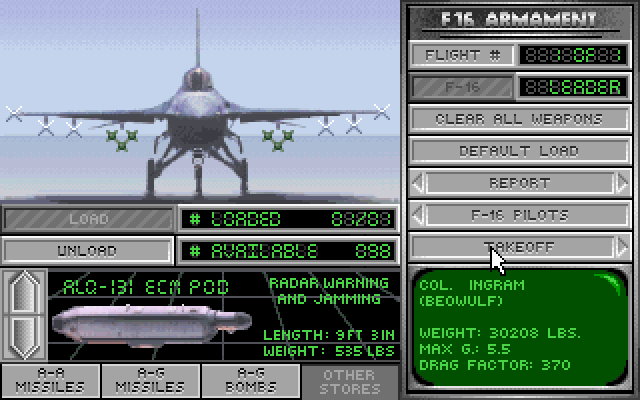Click the right arrow beside Takeoff

(623, 246)
